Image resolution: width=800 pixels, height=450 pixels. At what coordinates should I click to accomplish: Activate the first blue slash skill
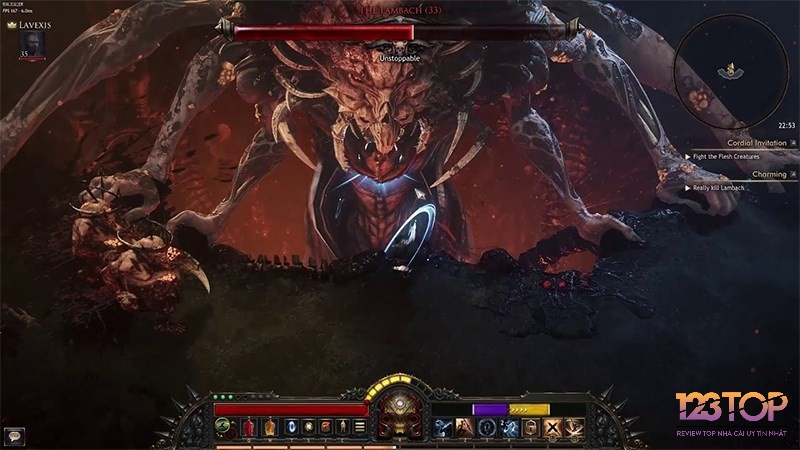pyautogui.click(x=442, y=428)
